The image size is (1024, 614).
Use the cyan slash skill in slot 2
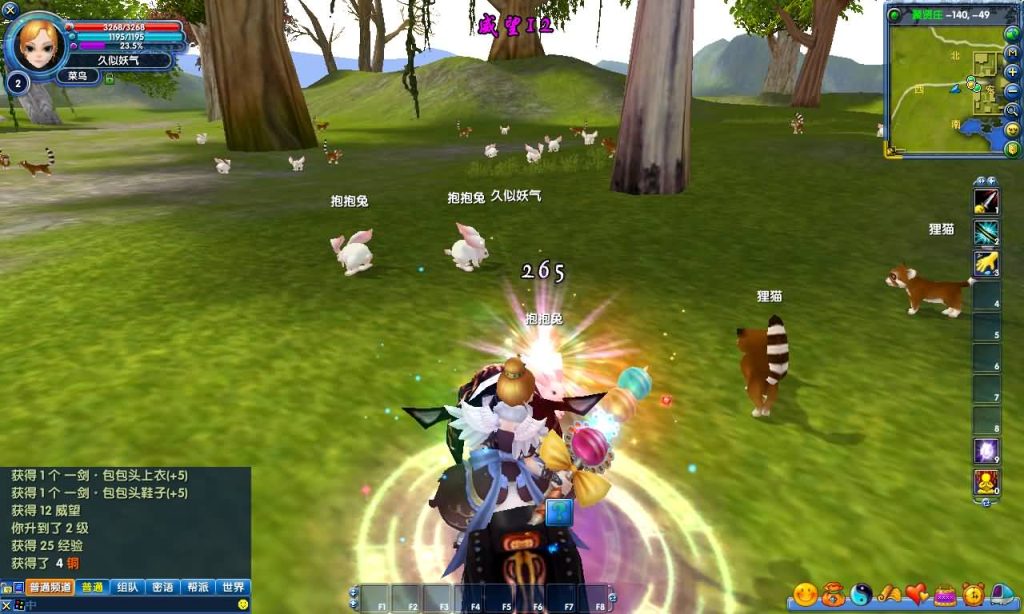click(987, 232)
